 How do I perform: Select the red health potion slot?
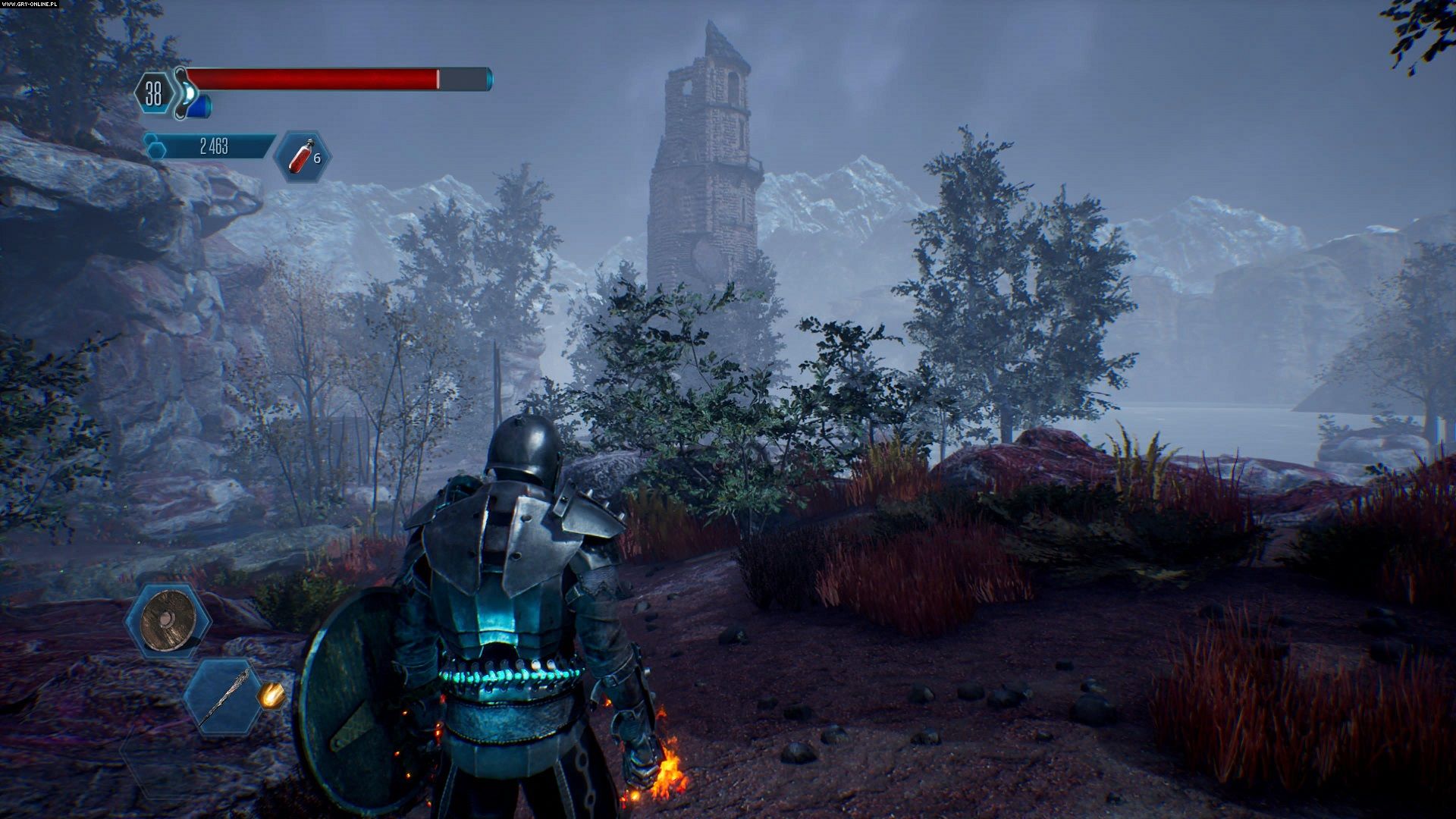point(302,157)
